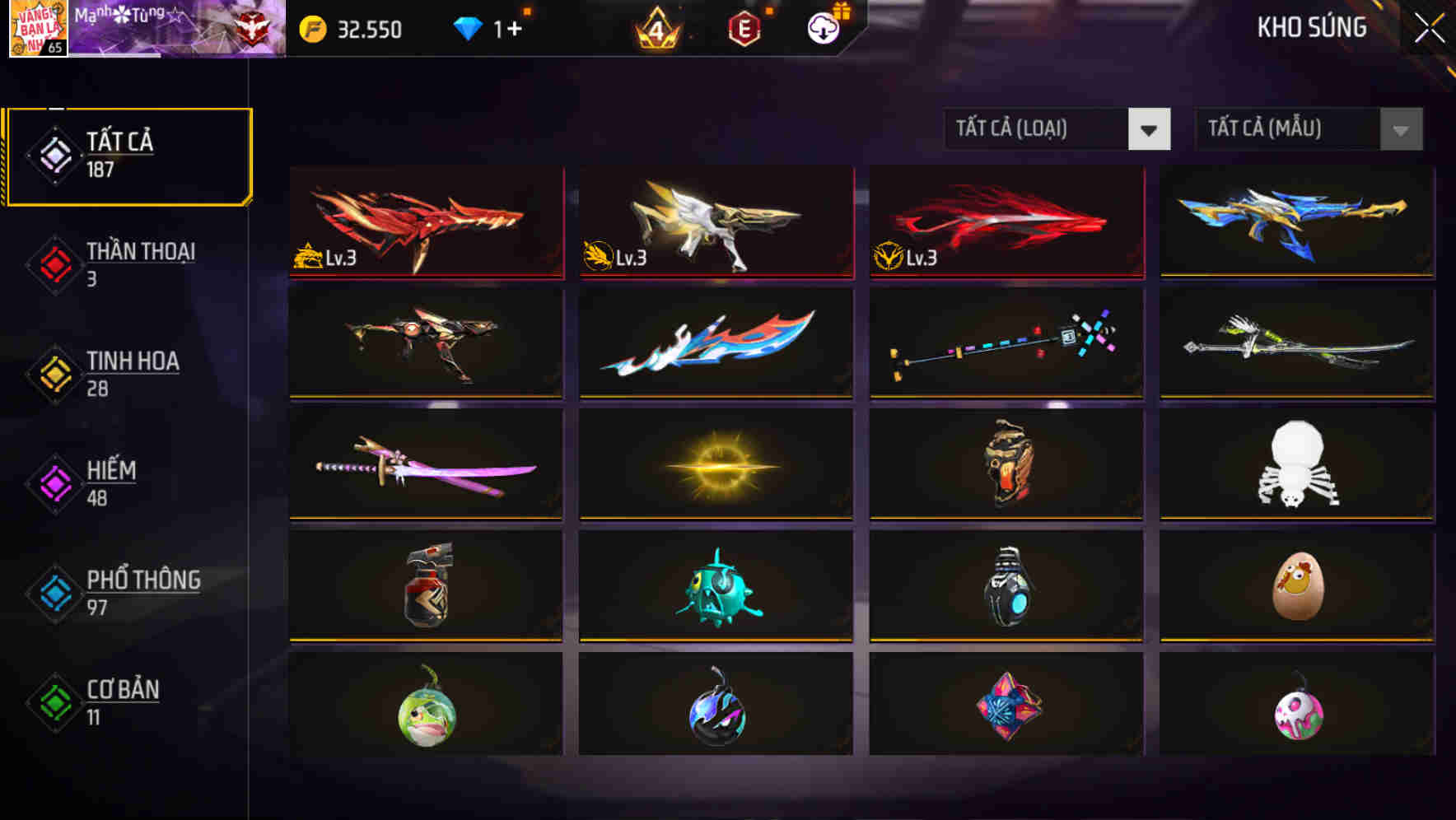Click the blue diamond currency icon
1456x820 pixels.
click(x=469, y=30)
